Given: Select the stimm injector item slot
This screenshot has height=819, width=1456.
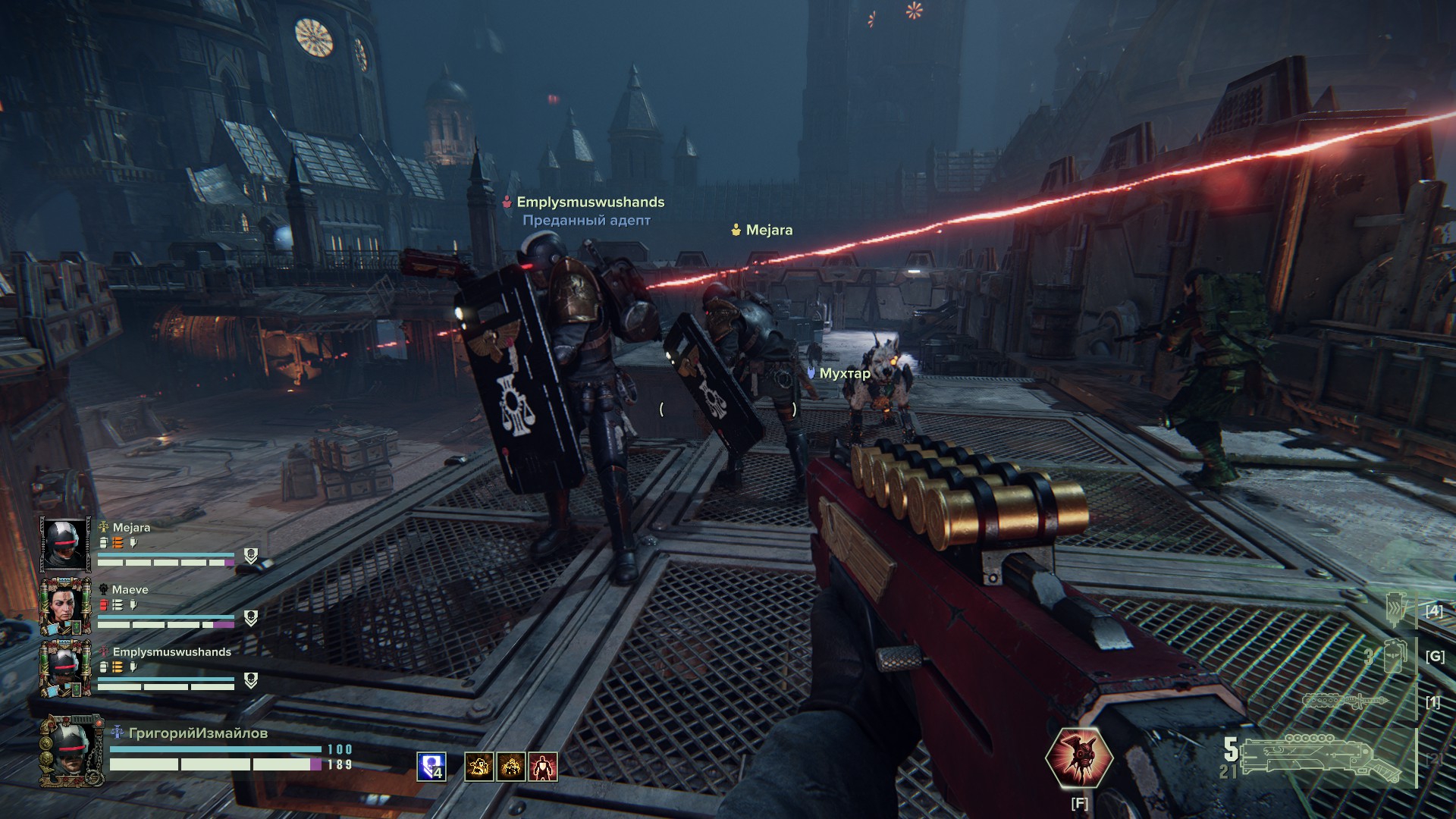Looking at the screenshot, I should click(1397, 610).
